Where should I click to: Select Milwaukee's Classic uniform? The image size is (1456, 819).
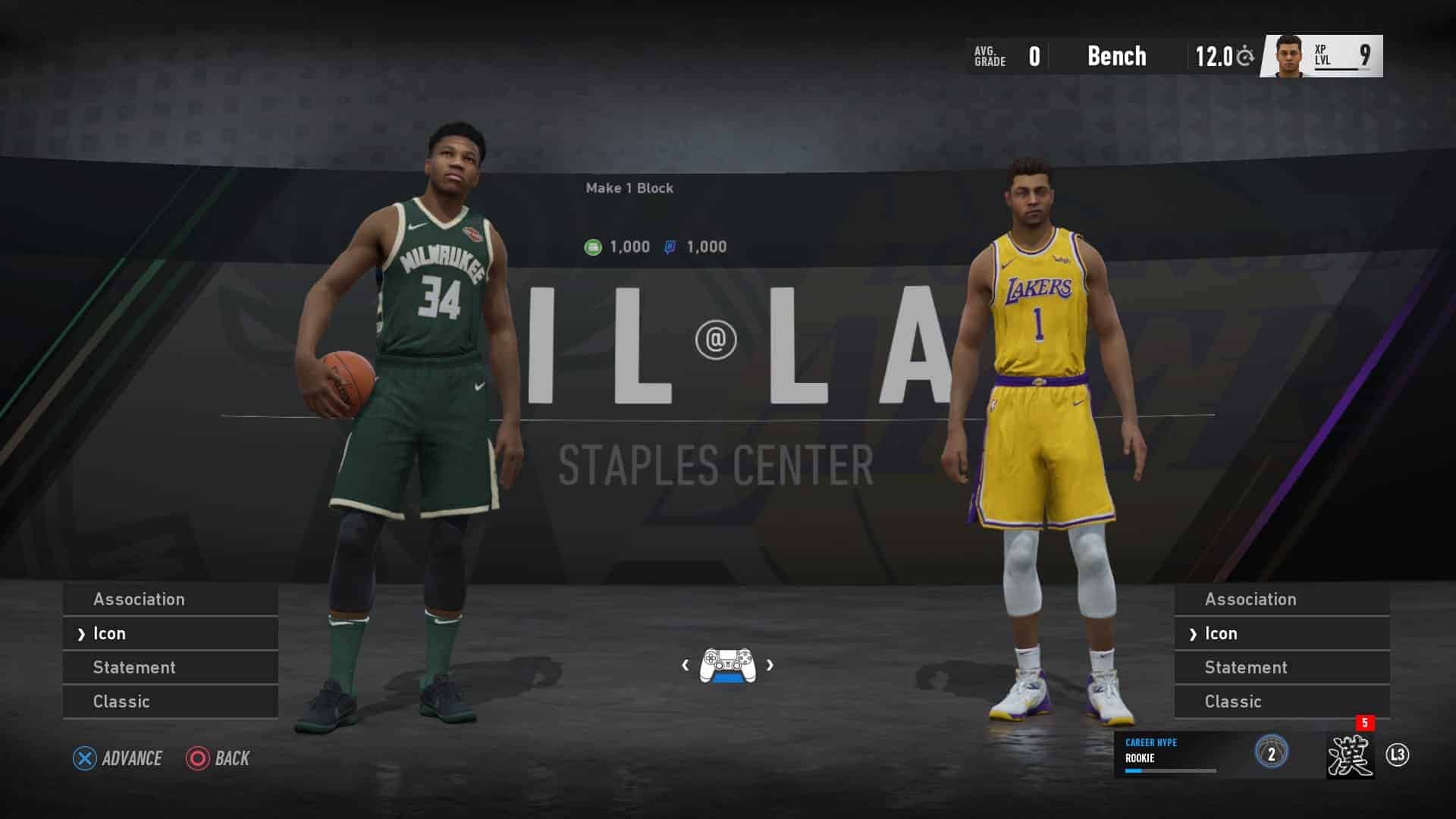(x=170, y=701)
